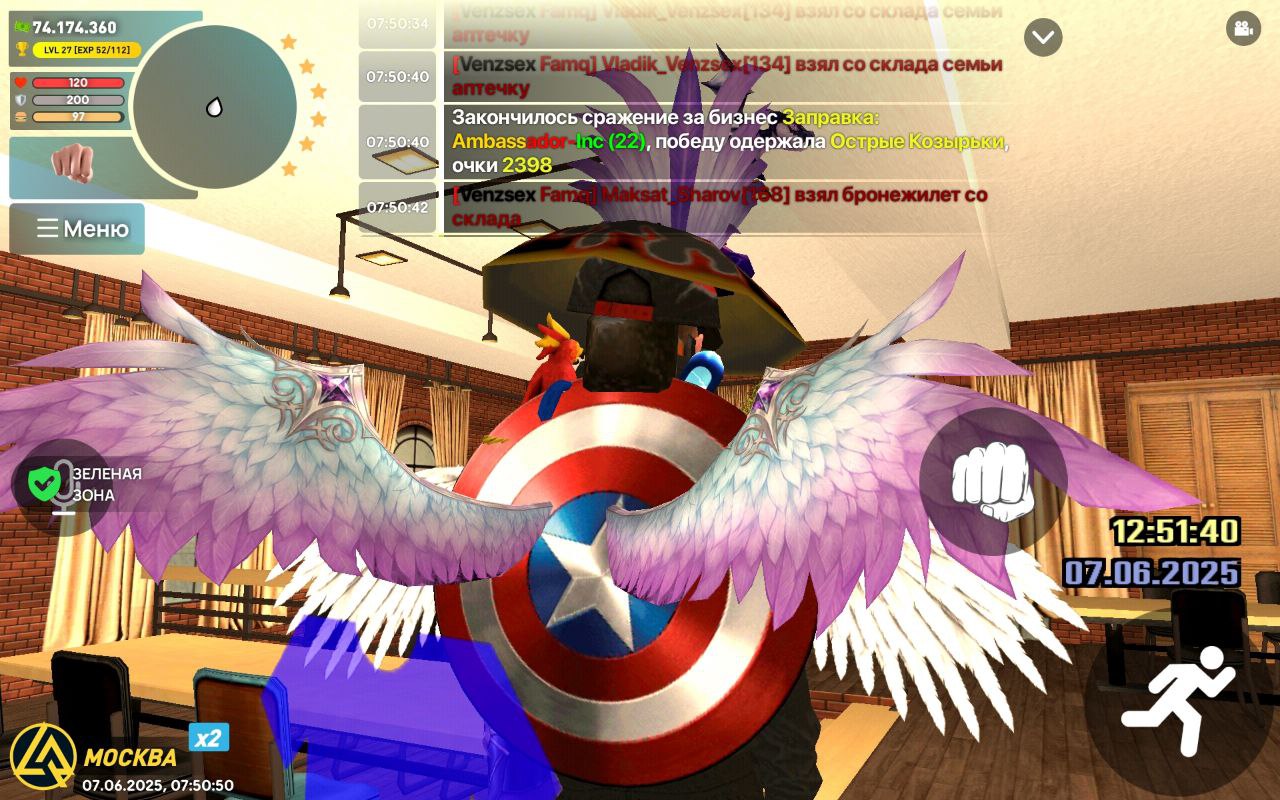Collapse the chat with the chevron arrow
Screen dimensions: 1280x800
click(1043, 36)
